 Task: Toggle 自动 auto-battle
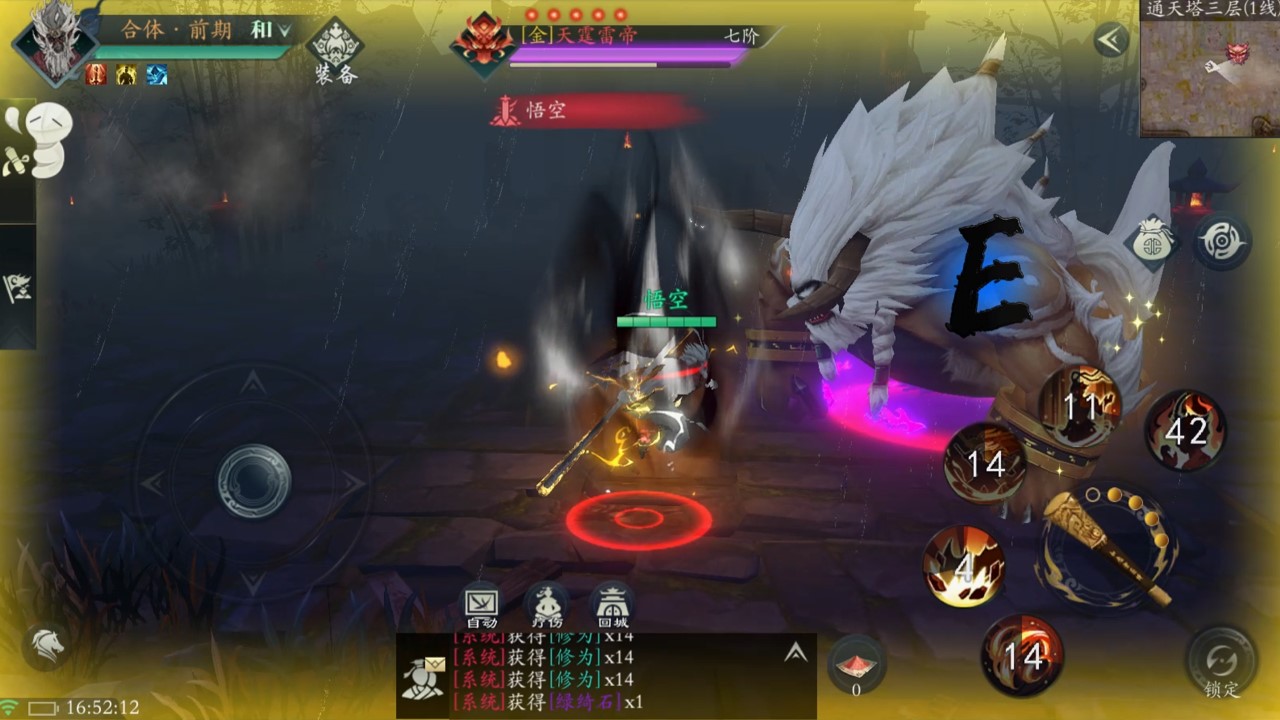pyautogui.click(x=482, y=604)
